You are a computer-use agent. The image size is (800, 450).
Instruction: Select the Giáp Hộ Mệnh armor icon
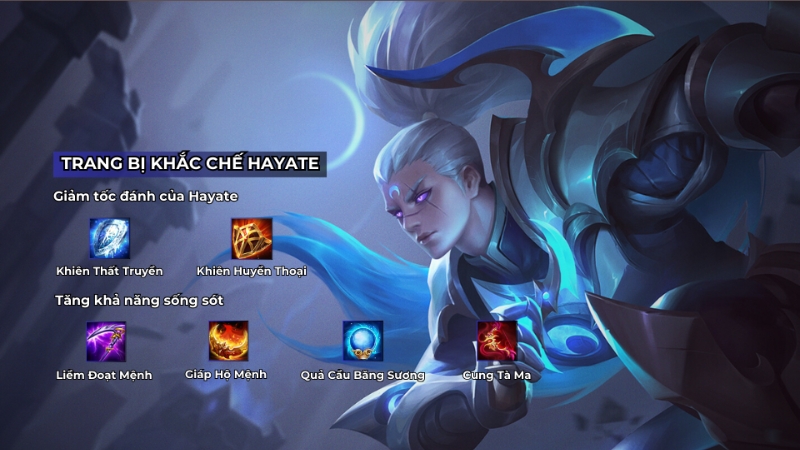coord(228,341)
